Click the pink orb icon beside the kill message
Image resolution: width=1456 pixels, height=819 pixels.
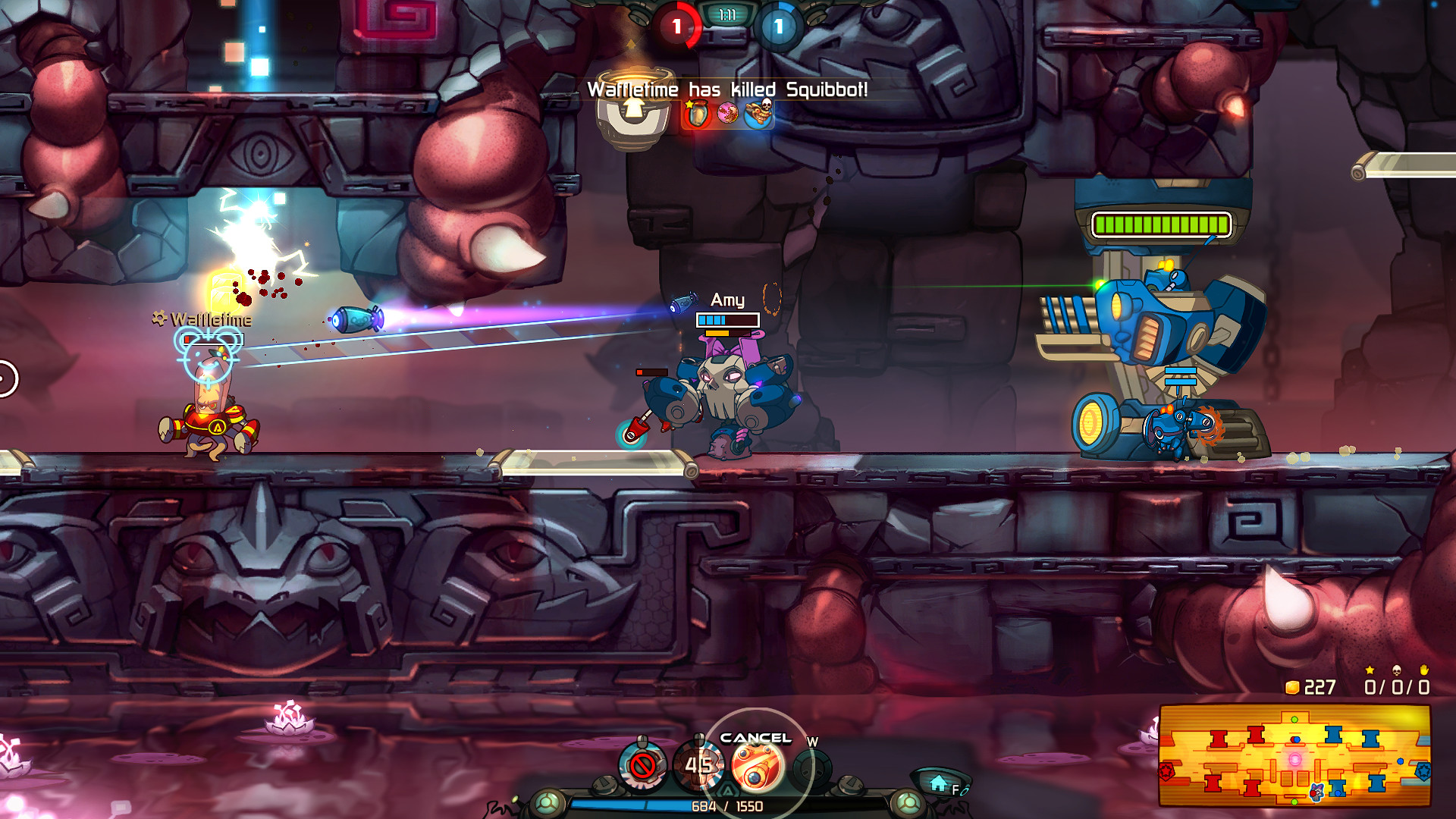point(727,112)
